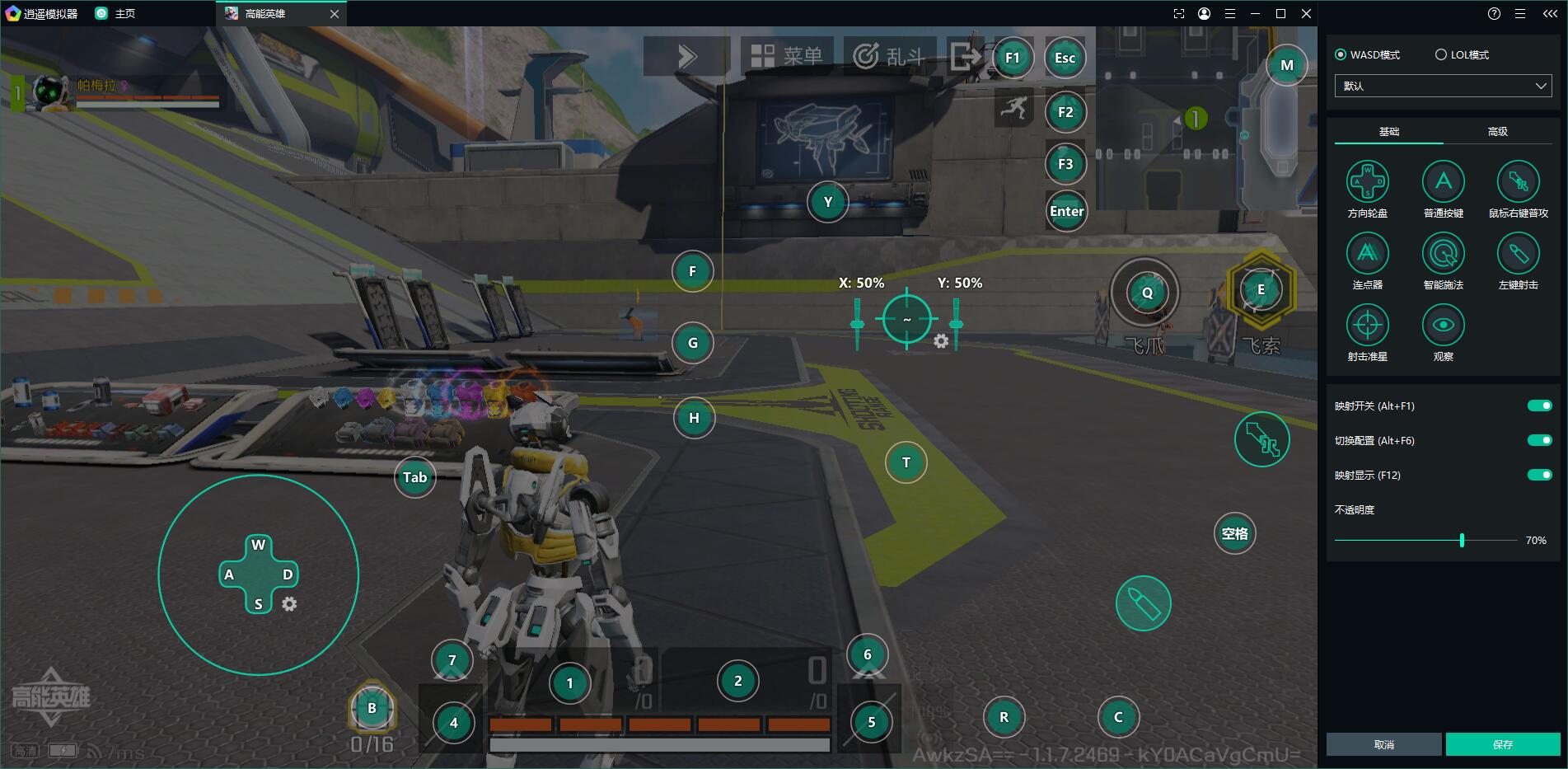Choose the 普通按键 key tool

pos(1443,182)
